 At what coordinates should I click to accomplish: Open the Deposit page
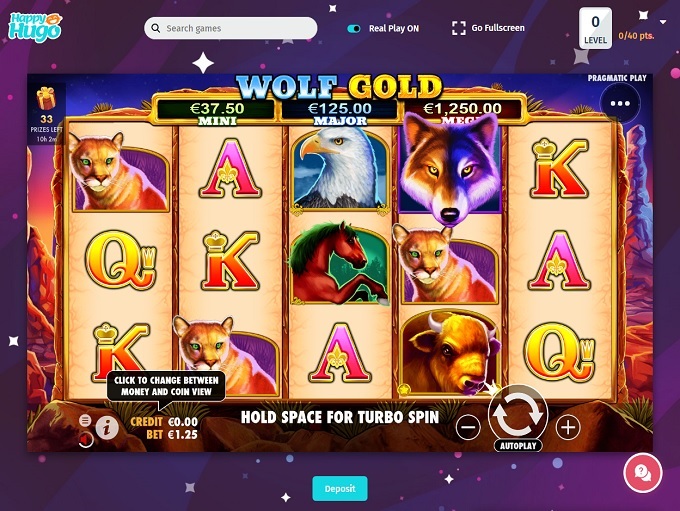pyautogui.click(x=340, y=488)
